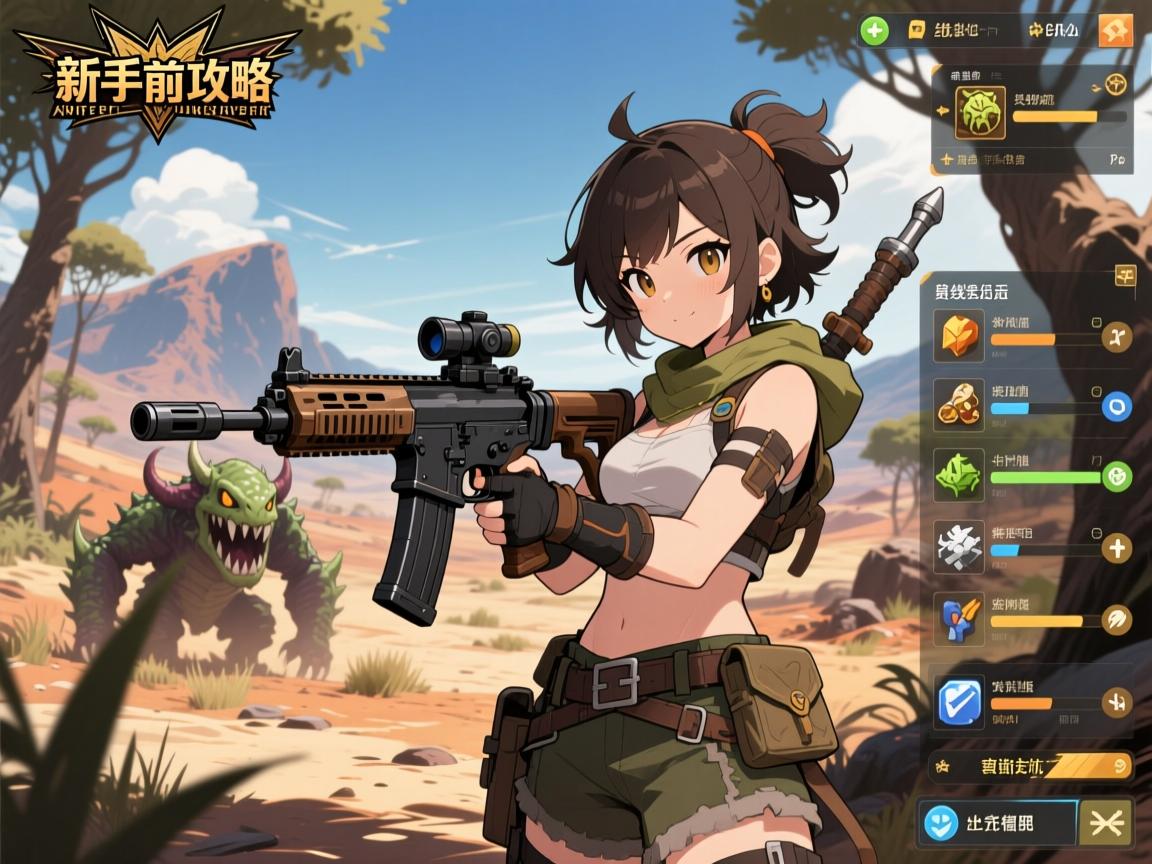Click the blue smiley face button
Viewport: 1152px width, 864px height.
click(x=939, y=822)
